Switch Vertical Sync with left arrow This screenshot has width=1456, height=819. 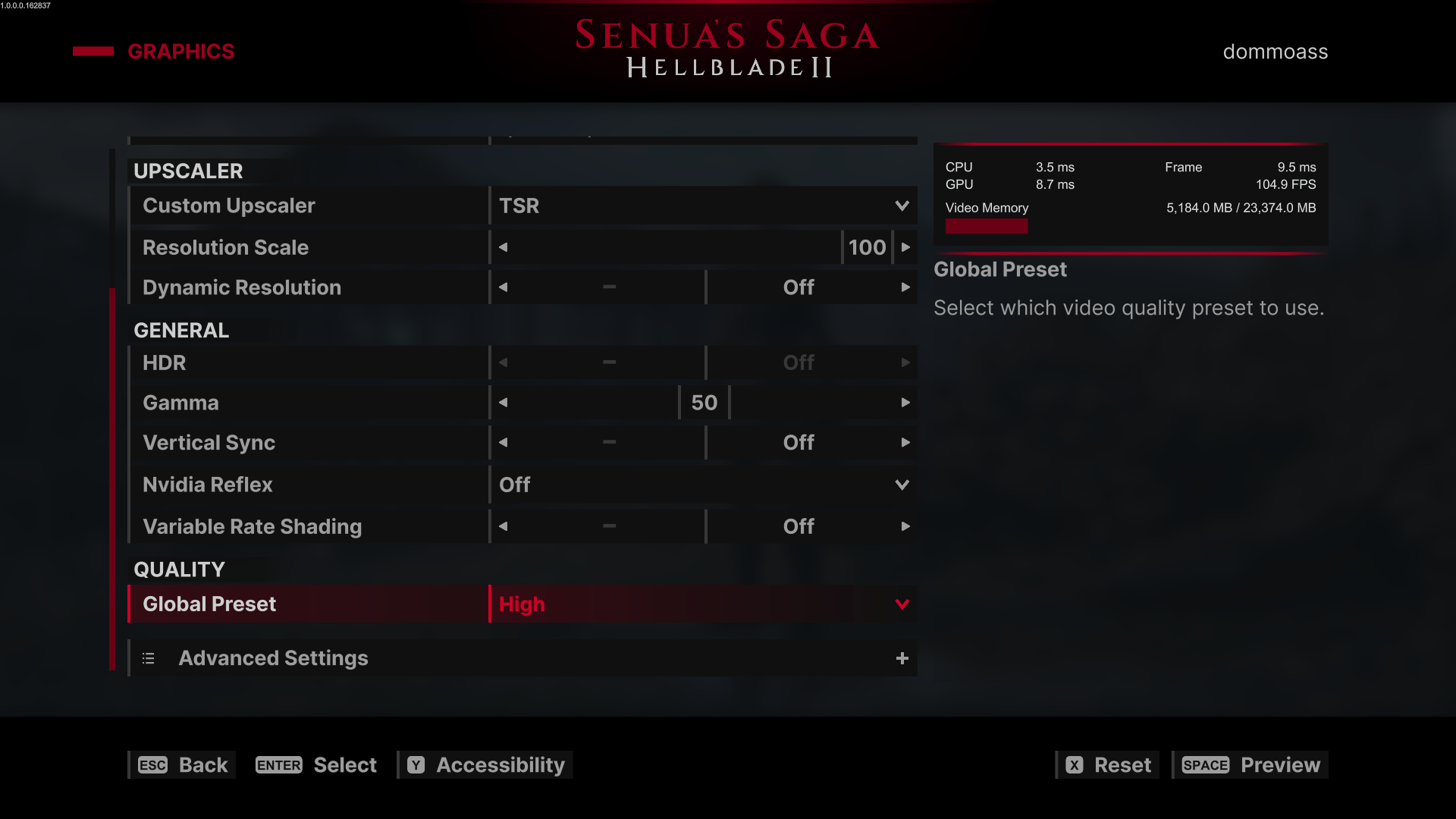503,443
